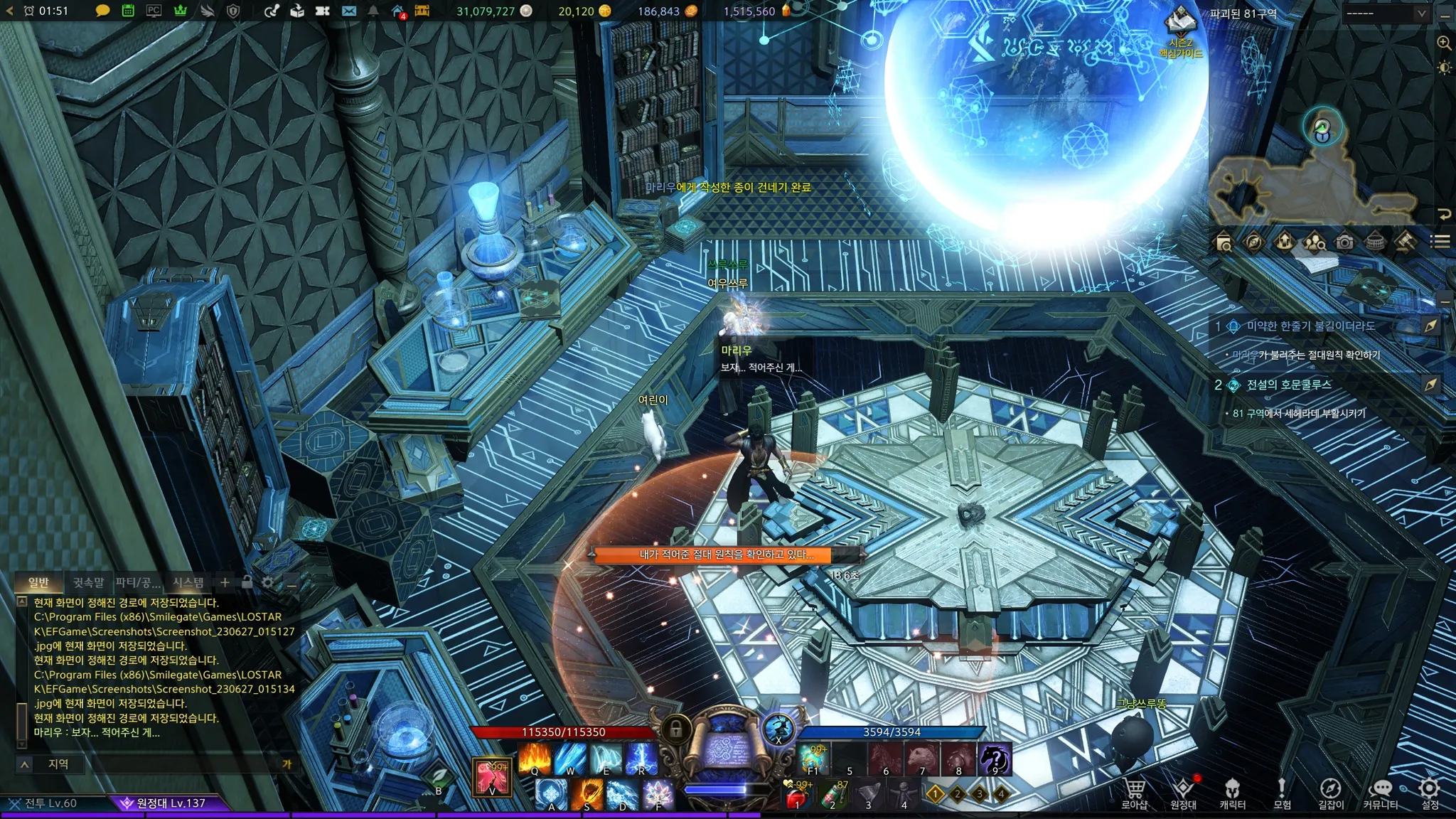This screenshot has height=819, width=1456.
Task: Switch to the 귓속말 whisper chat tab
Action: point(88,583)
